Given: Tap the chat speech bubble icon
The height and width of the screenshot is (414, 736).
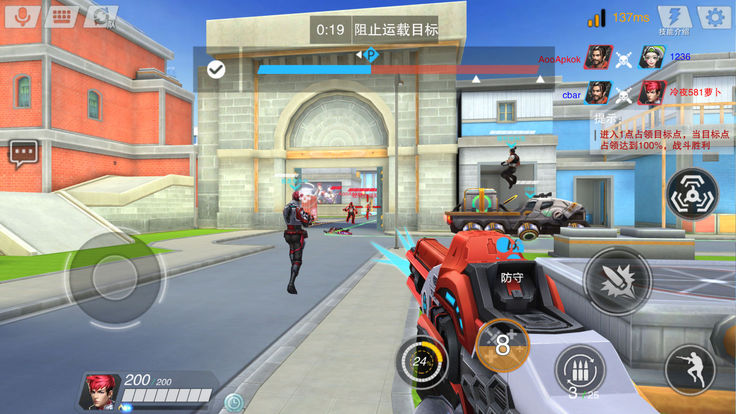Looking at the screenshot, I should [23, 153].
